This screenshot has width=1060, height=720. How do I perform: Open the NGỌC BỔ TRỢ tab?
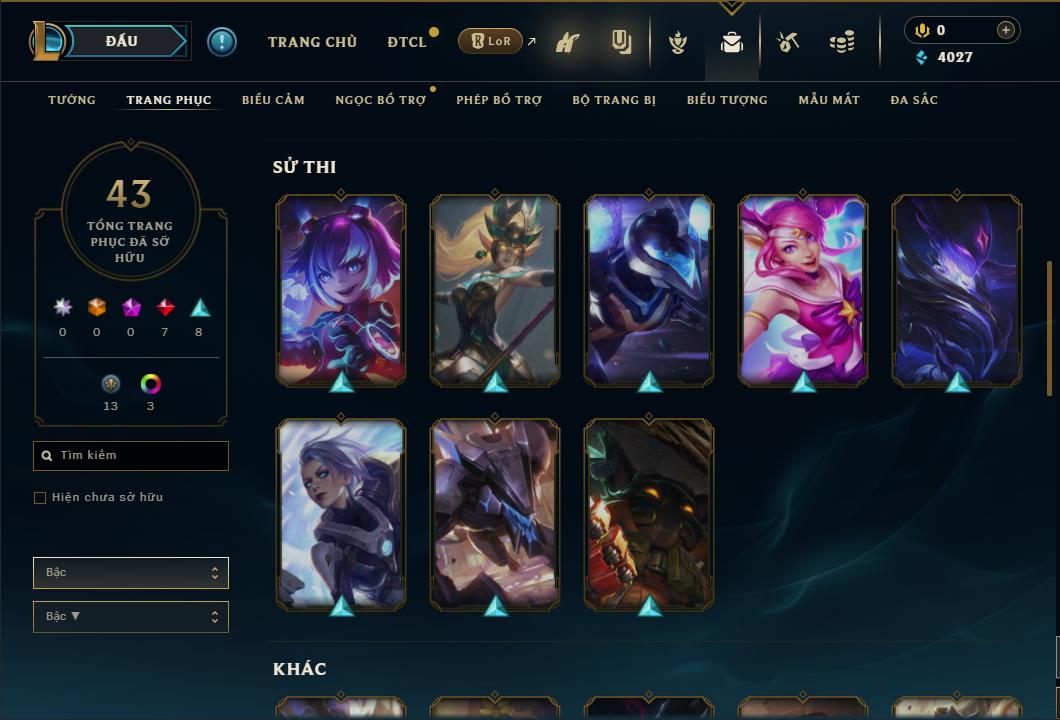(380, 100)
